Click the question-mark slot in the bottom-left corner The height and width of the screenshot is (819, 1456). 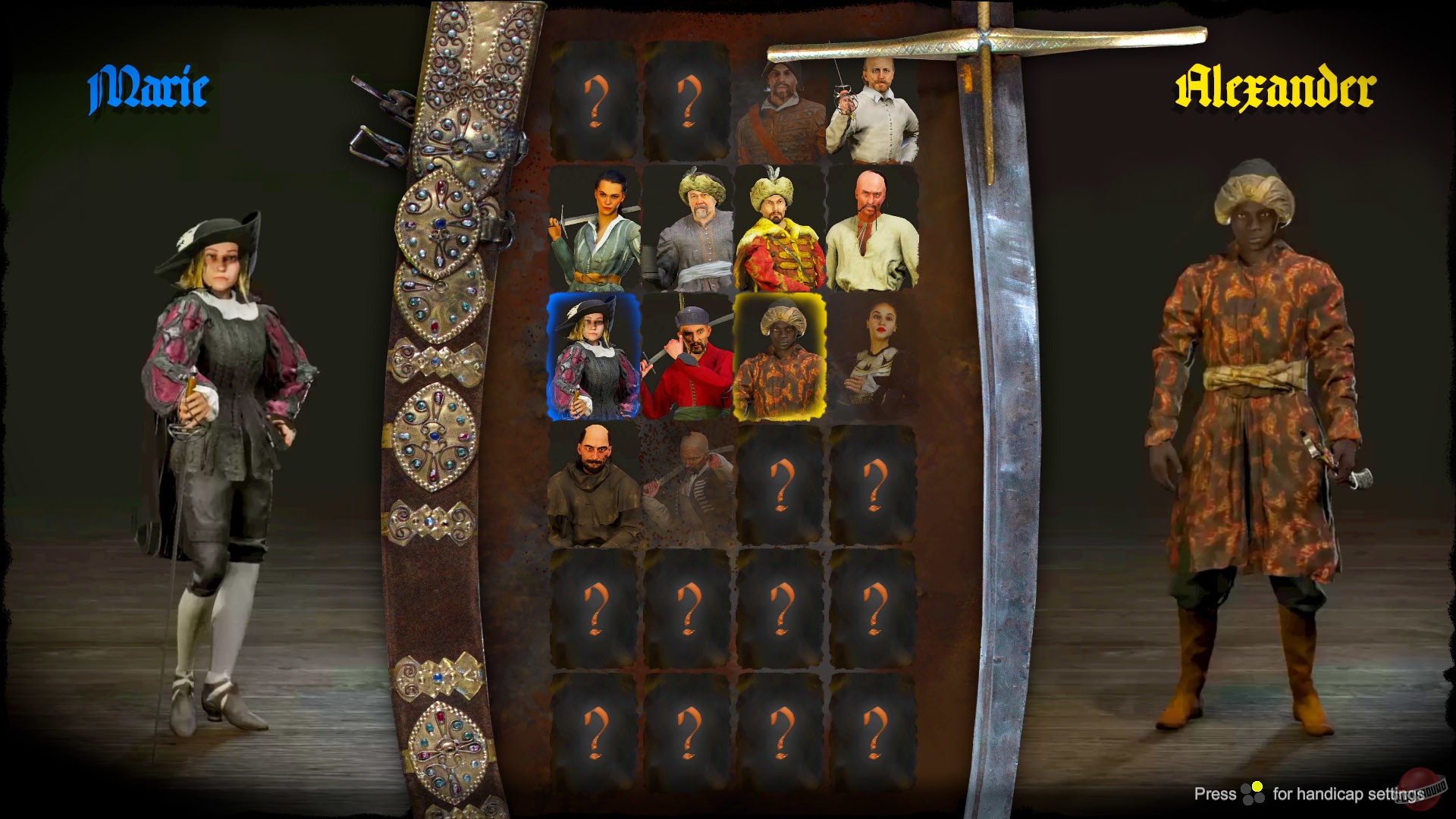click(x=598, y=732)
